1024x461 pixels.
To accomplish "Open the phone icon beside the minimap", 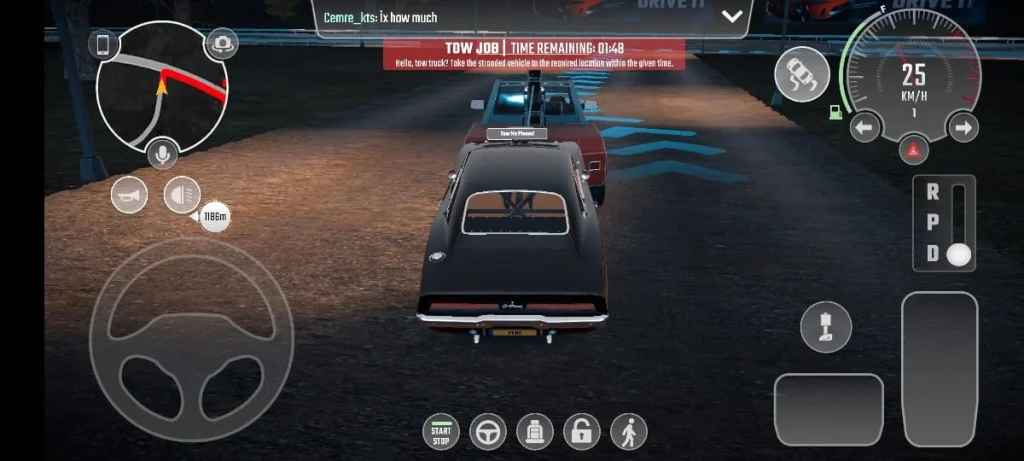I will pyautogui.click(x=103, y=45).
